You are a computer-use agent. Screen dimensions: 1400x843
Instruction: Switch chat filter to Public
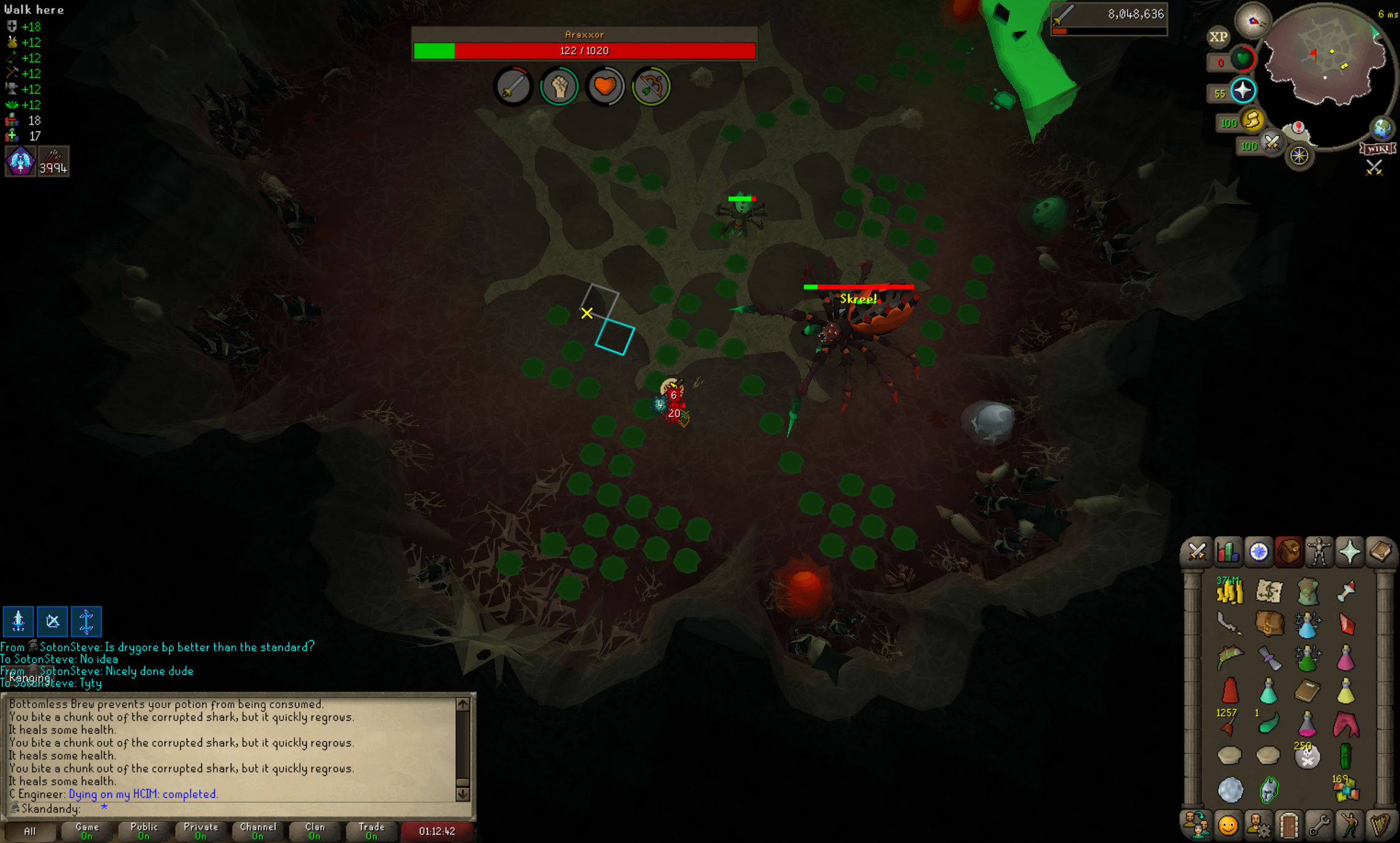(144, 831)
